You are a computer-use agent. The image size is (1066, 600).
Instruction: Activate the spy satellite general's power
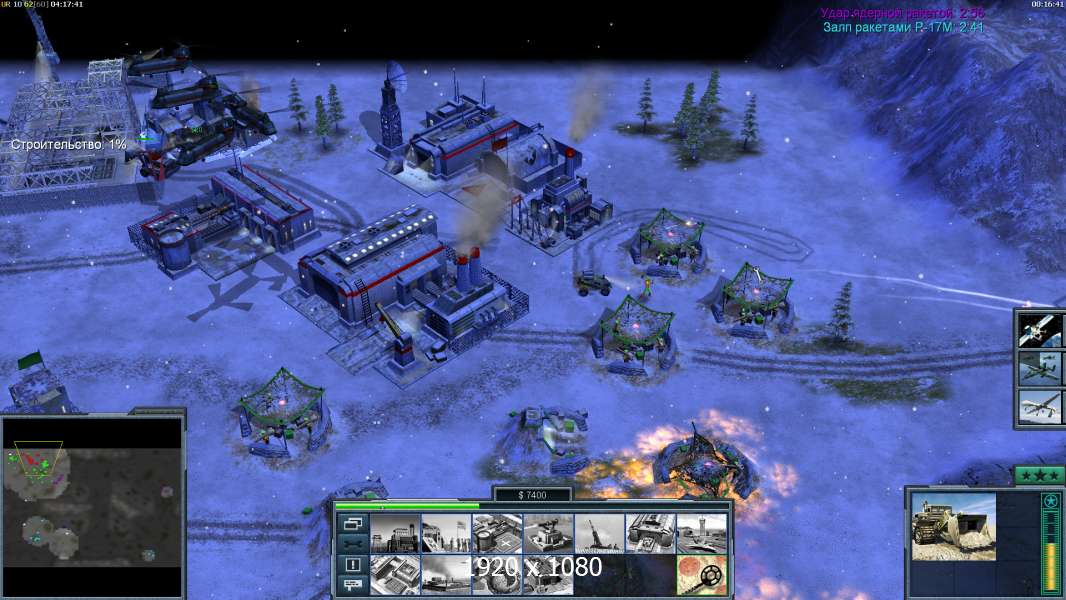coord(1040,330)
